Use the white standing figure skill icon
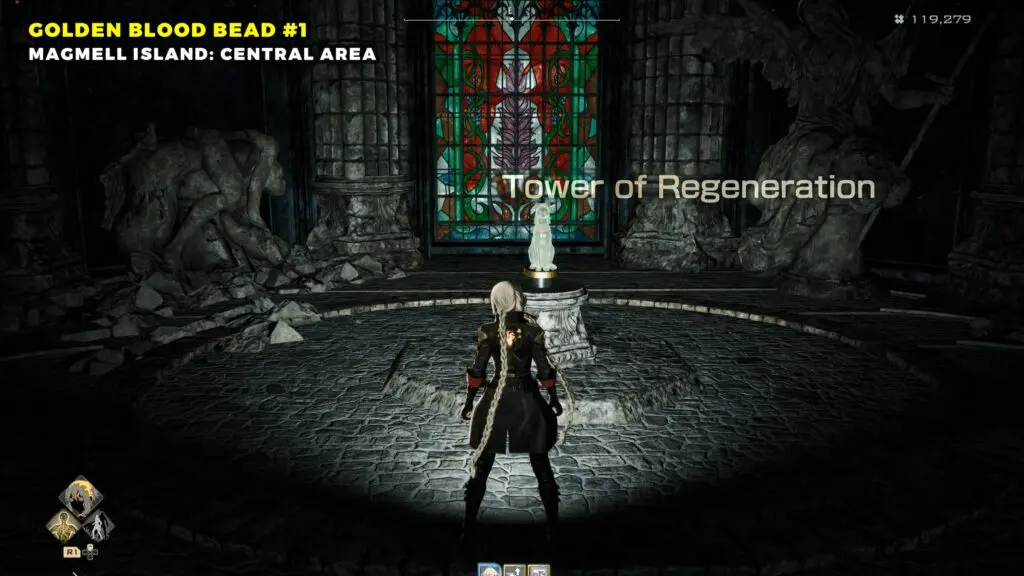This screenshot has height=576, width=1024. pyautogui.click(x=99, y=526)
